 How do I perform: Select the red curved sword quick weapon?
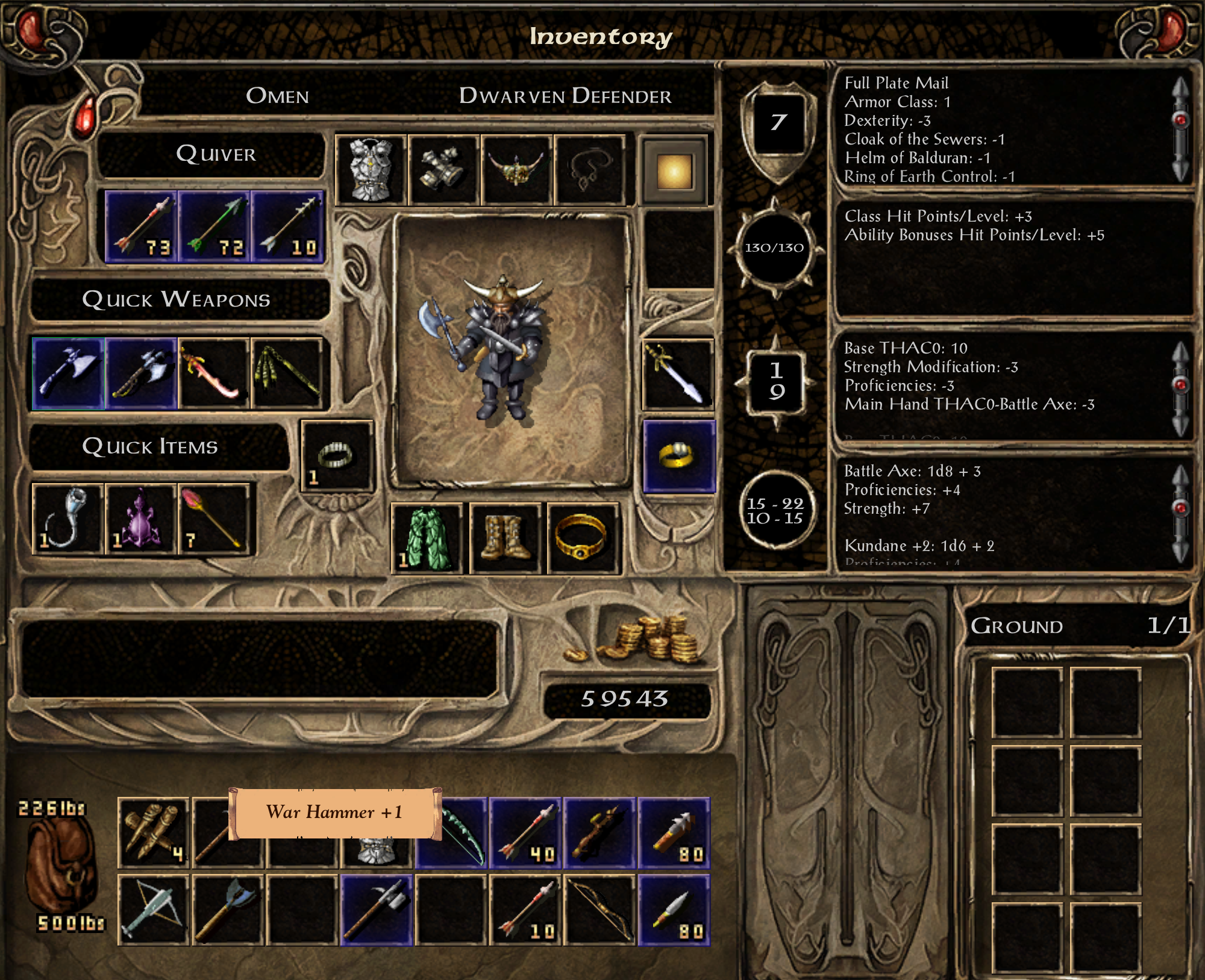tap(214, 373)
